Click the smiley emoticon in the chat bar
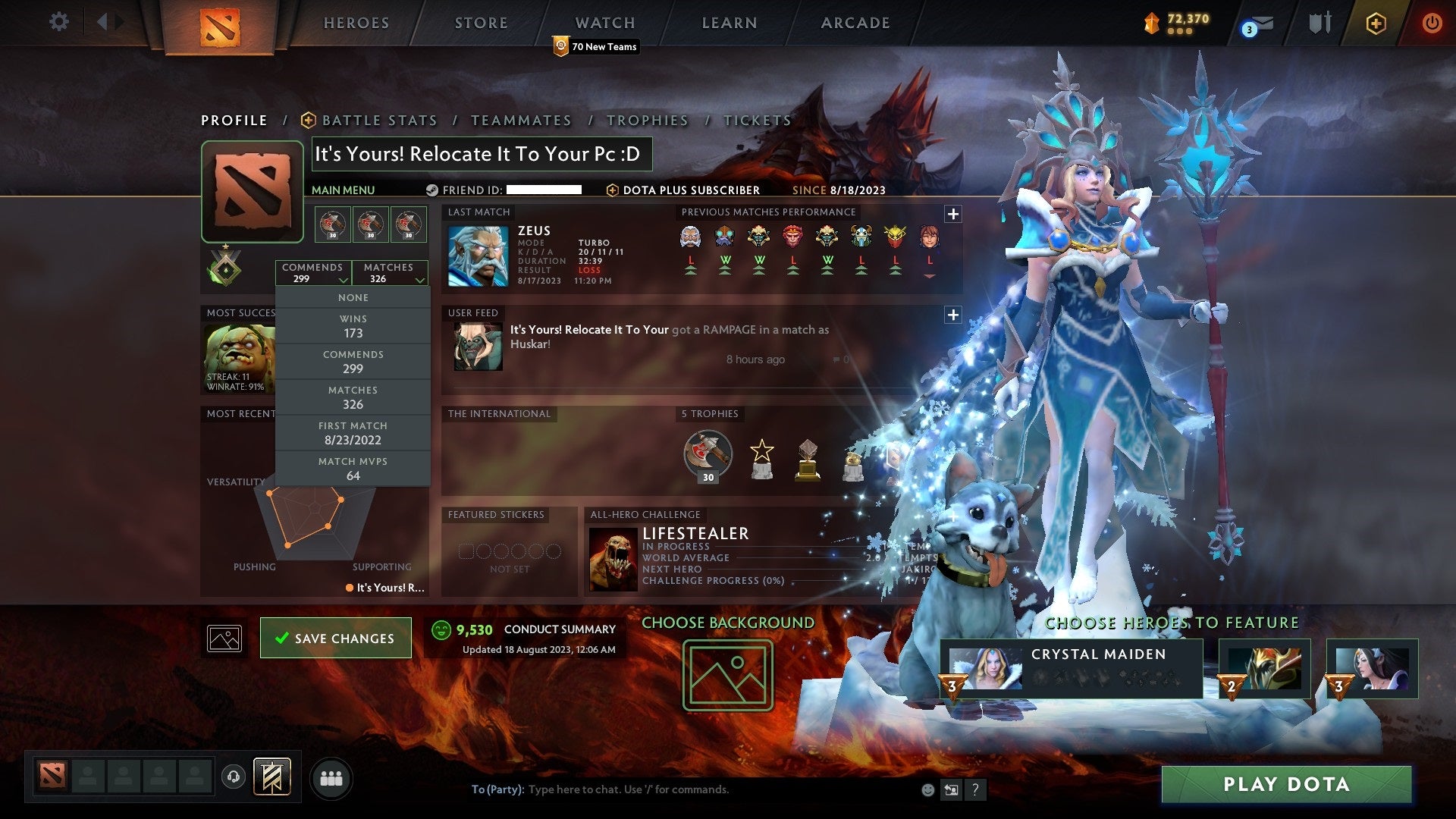This screenshot has width=1456, height=819. click(927, 789)
